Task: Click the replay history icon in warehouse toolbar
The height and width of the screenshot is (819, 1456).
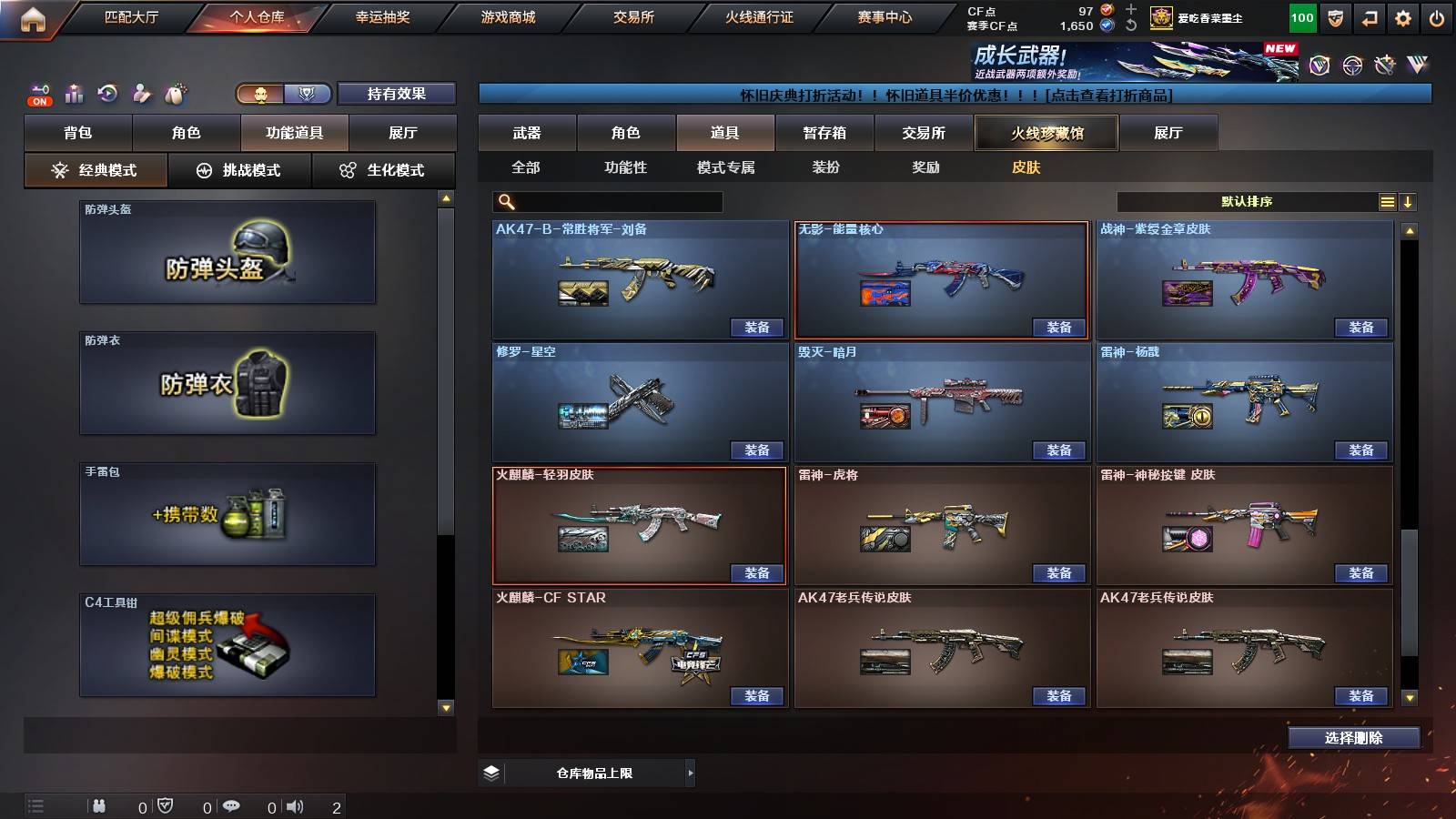Action: point(109,92)
